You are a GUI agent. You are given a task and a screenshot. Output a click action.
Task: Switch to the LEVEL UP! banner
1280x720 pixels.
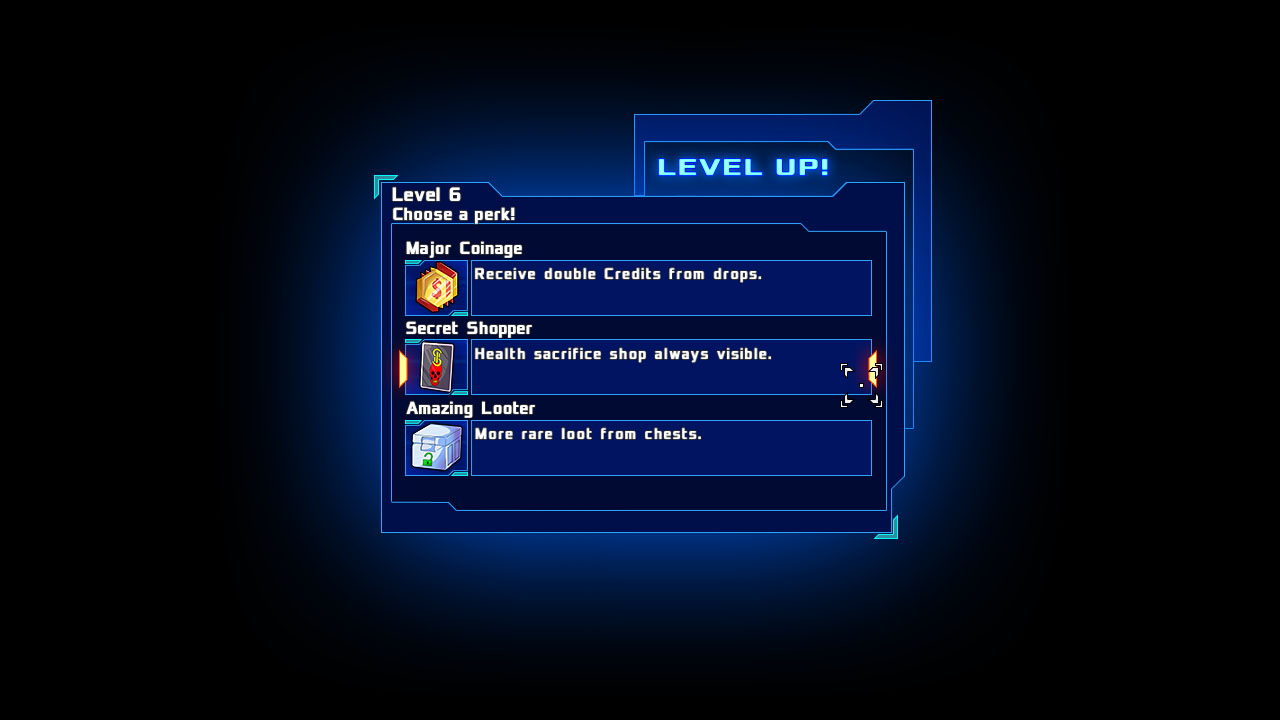[742, 166]
